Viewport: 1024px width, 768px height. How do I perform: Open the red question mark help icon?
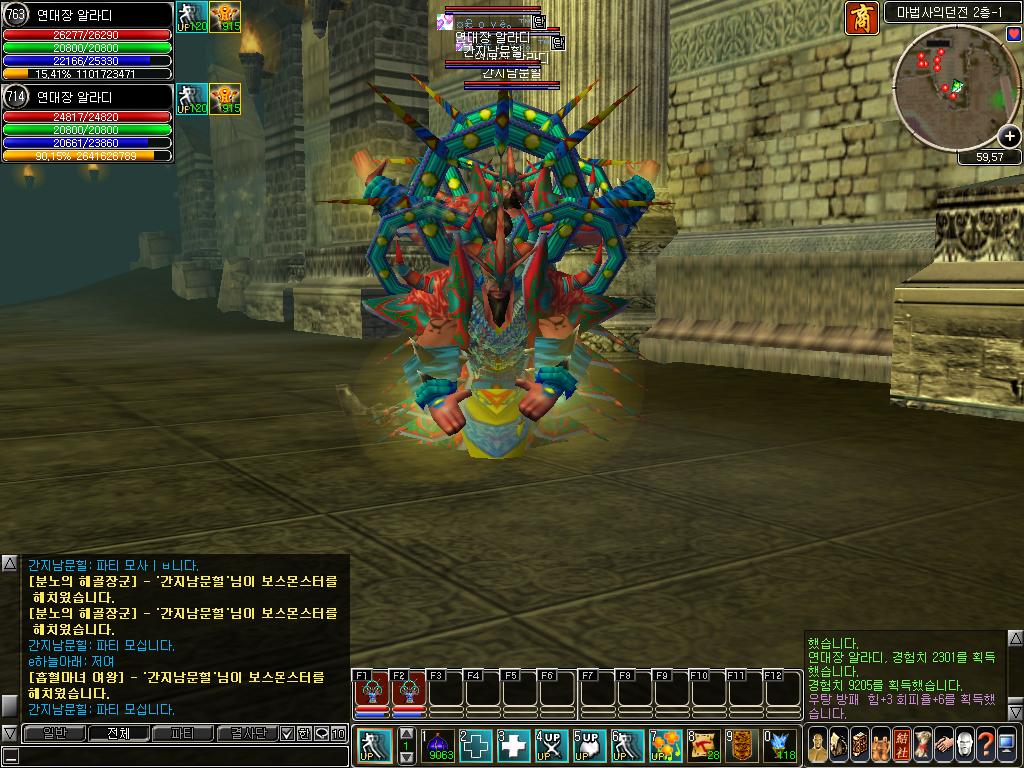(x=984, y=744)
